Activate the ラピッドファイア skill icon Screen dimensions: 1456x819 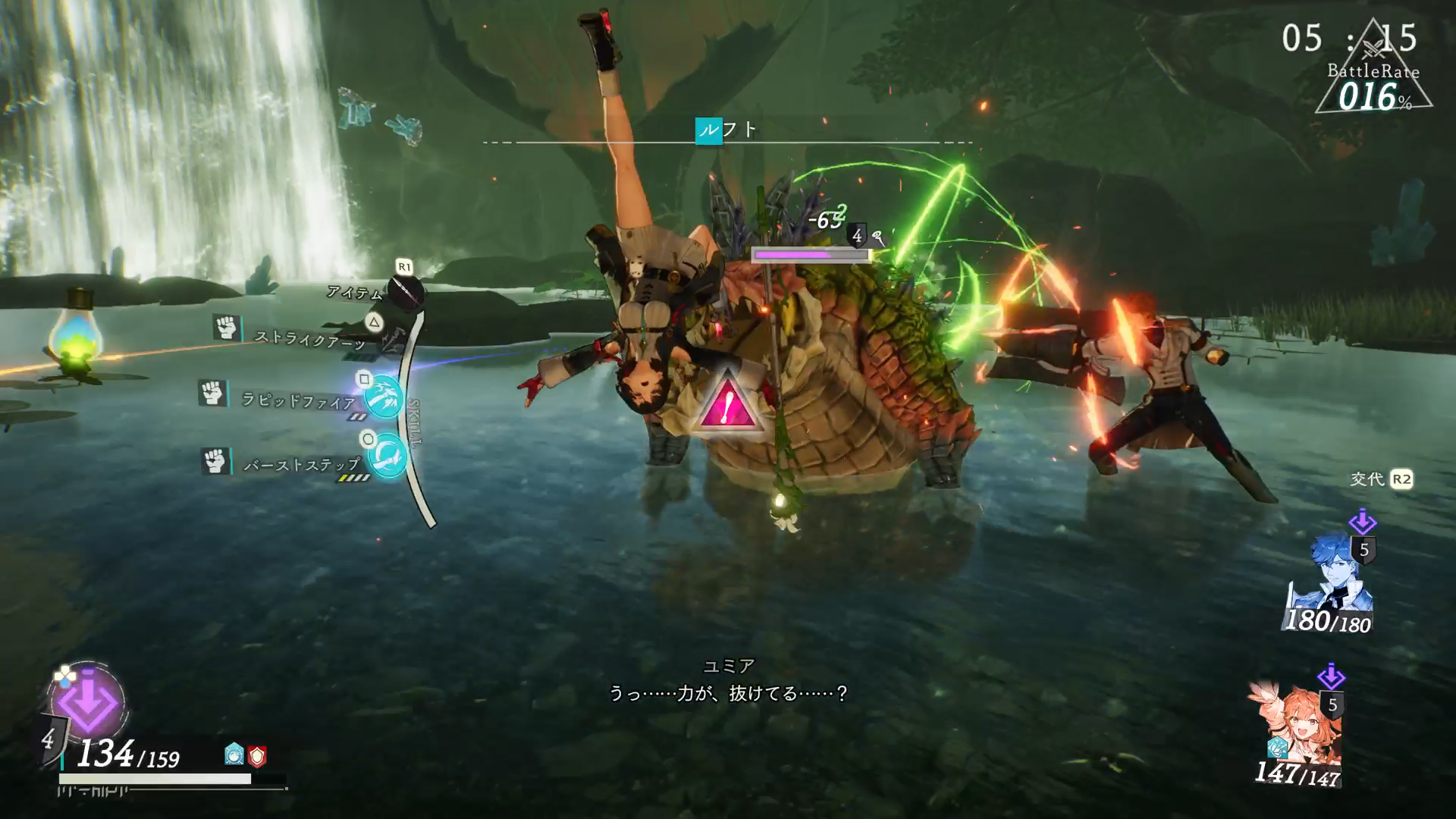pos(384,397)
